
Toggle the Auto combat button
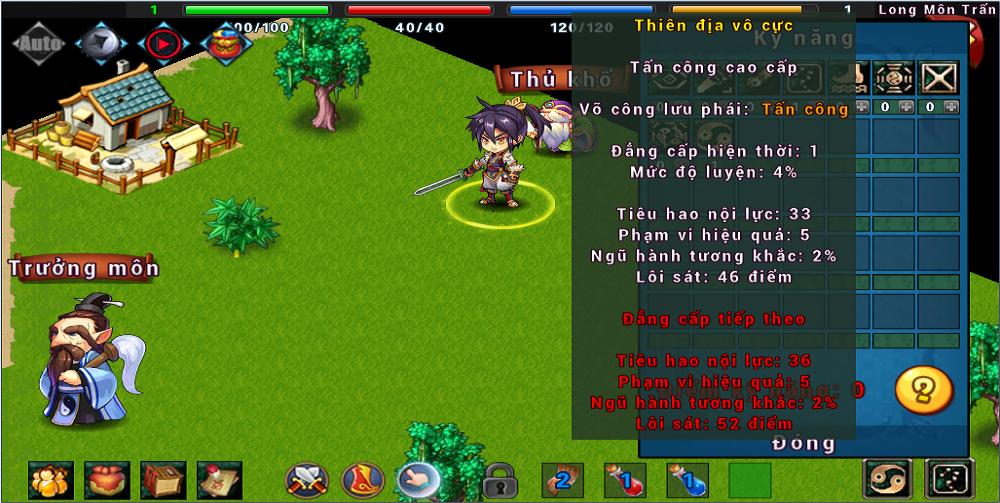[40, 44]
